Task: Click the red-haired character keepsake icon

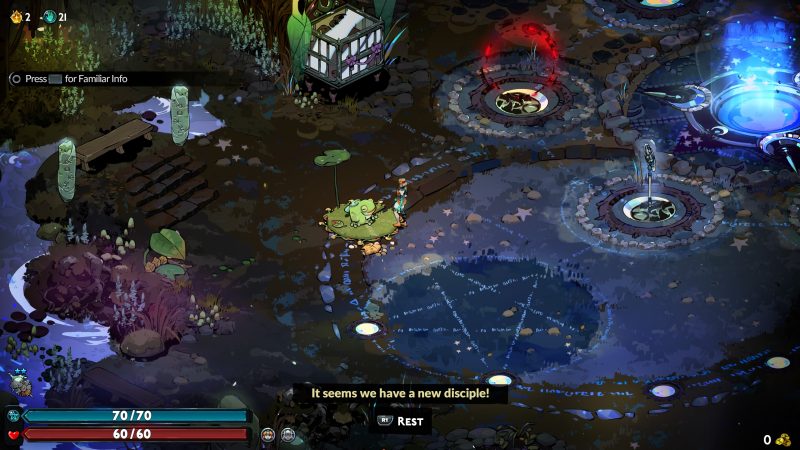Action: pyautogui.click(x=268, y=434)
